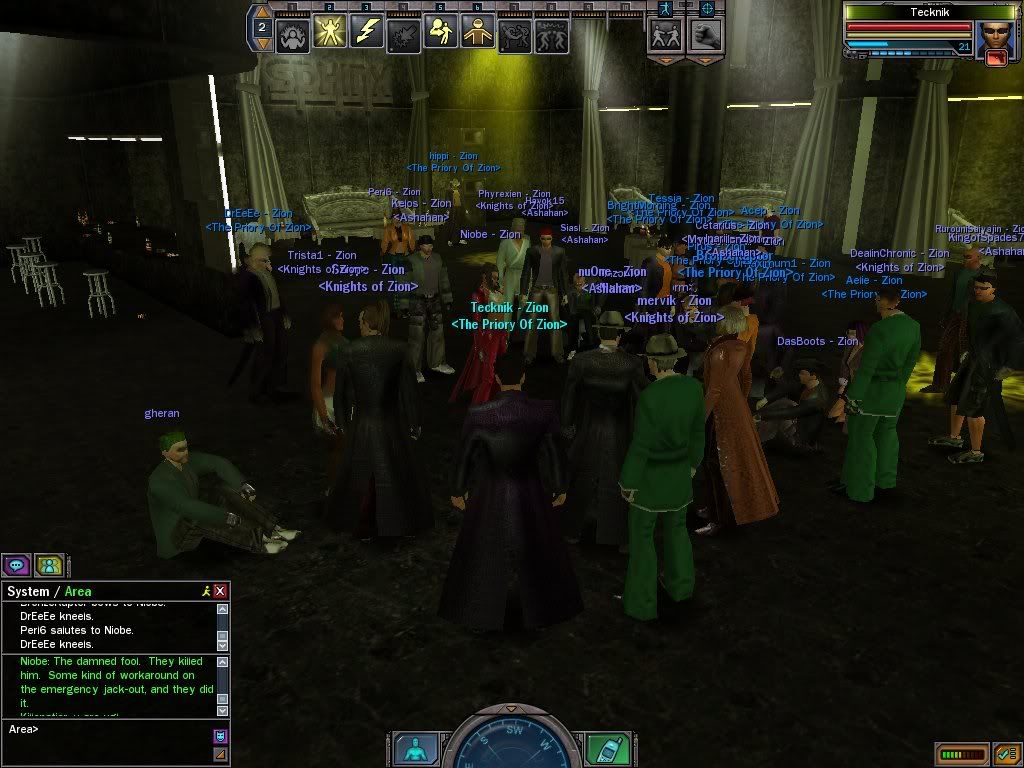Open the yellow team members panel button

(x=49, y=565)
